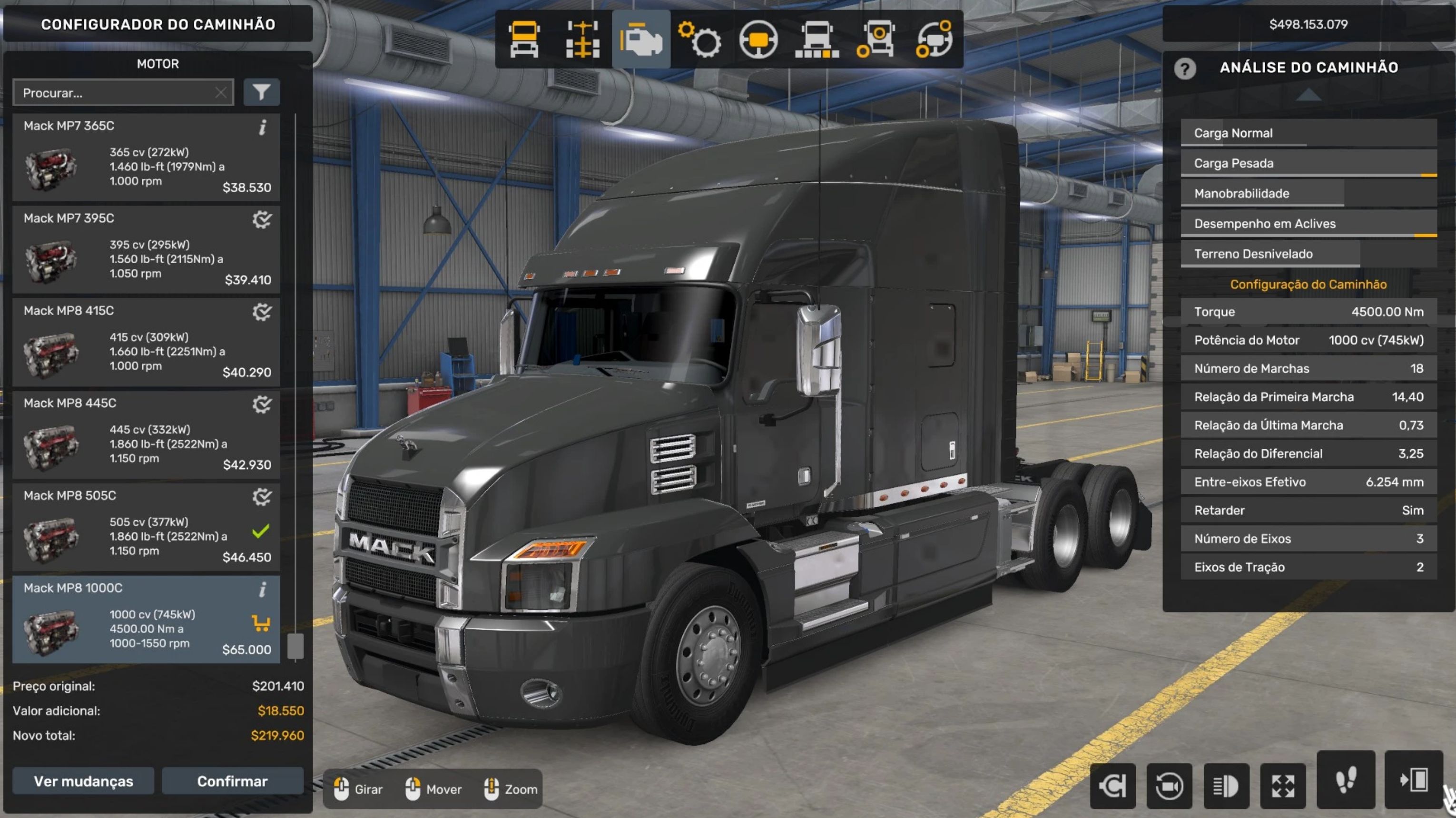
Task: Click the footprints walk-around view button
Action: pyautogui.click(x=1346, y=780)
